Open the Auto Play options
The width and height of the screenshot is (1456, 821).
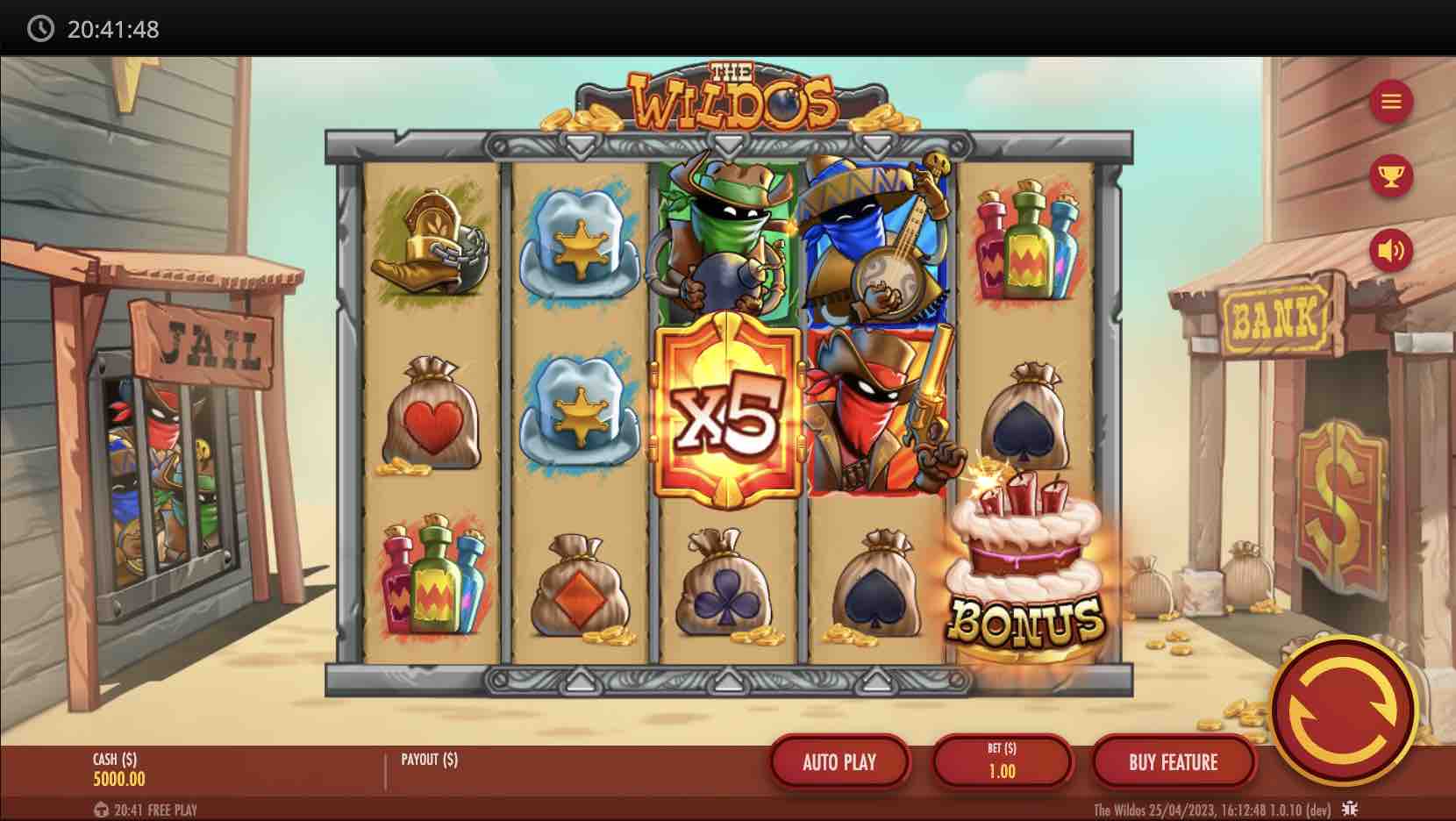(839, 762)
